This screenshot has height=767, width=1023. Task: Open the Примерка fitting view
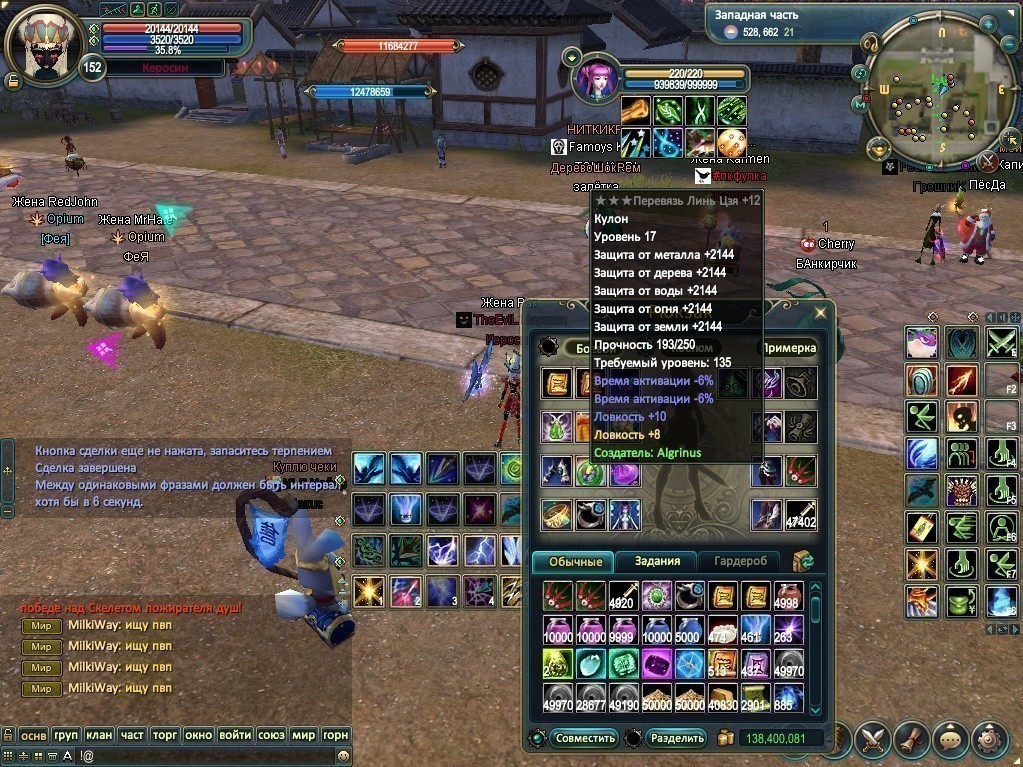pyautogui.click(x=789, y=348)
